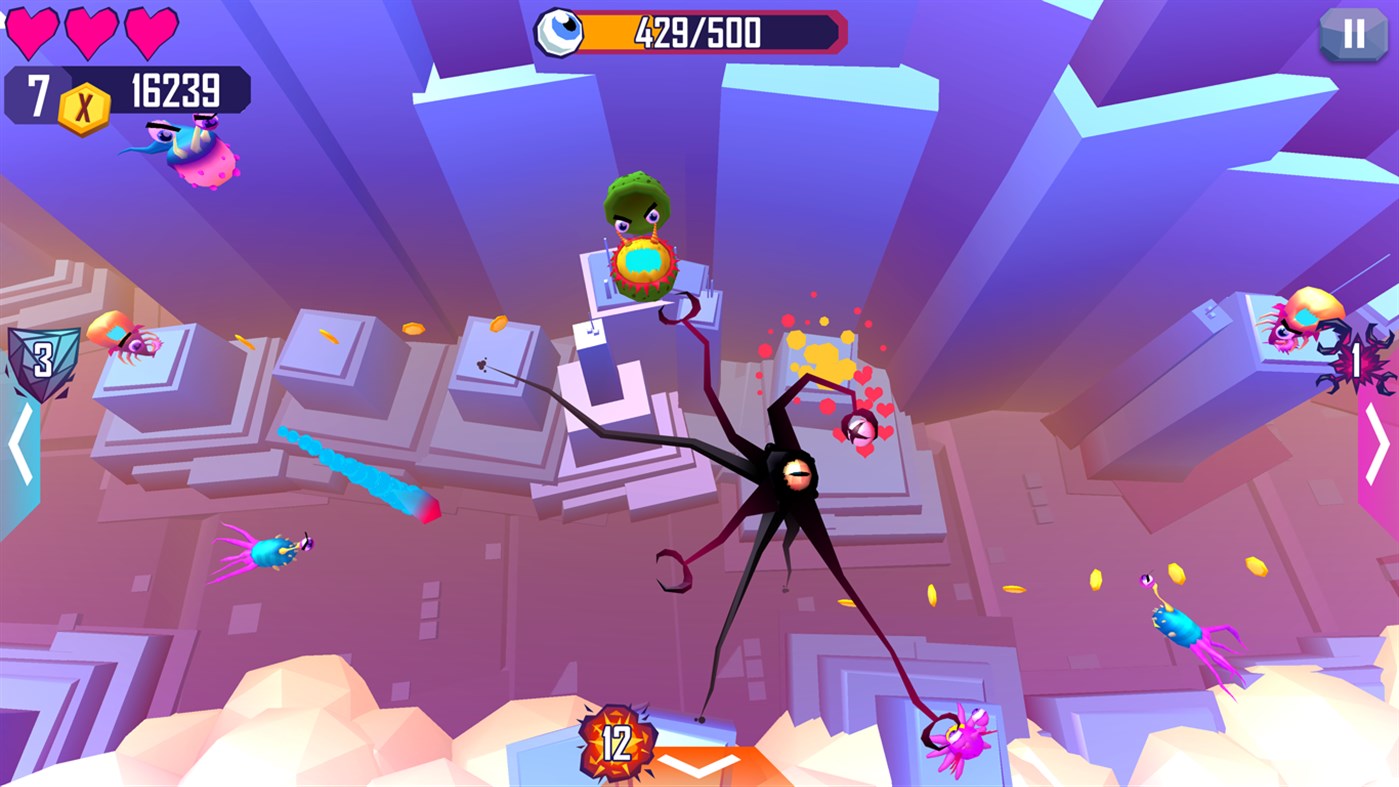Click the multiplier value 7 panel
This screenshot has width=1399, height=787.
[x=40, y=92]
